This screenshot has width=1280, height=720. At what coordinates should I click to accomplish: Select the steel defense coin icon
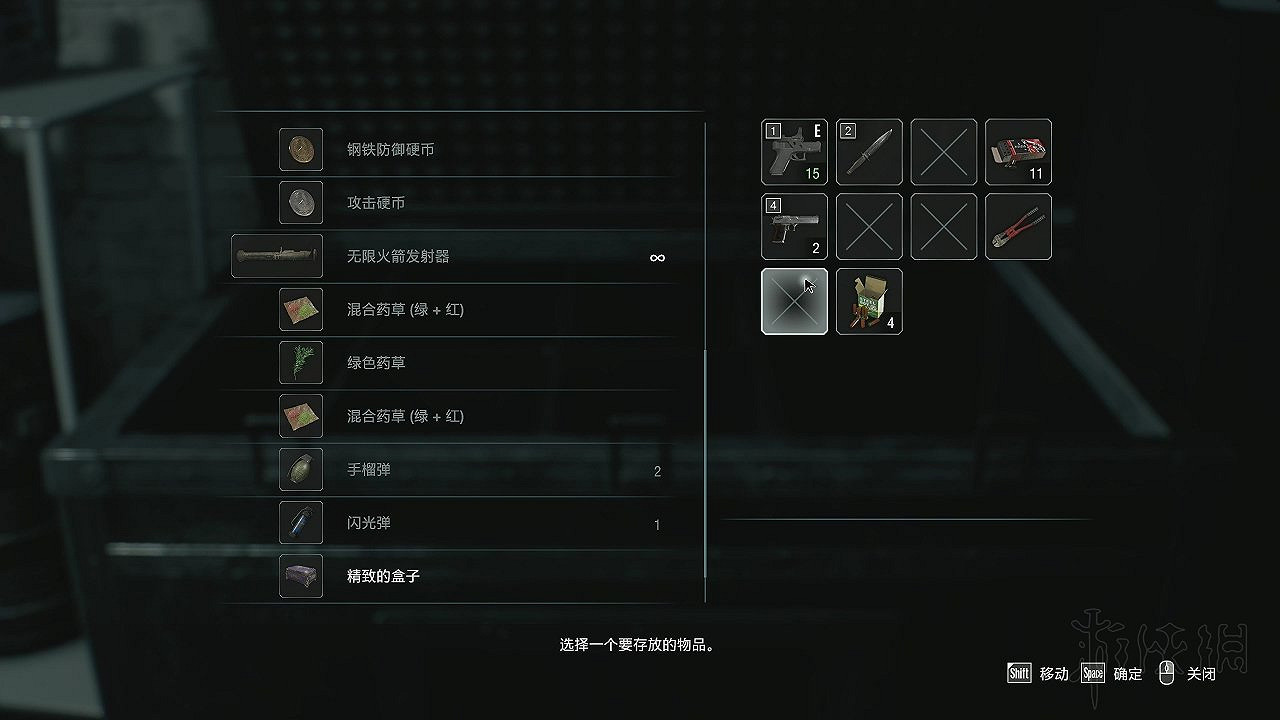tap(301, 149)
